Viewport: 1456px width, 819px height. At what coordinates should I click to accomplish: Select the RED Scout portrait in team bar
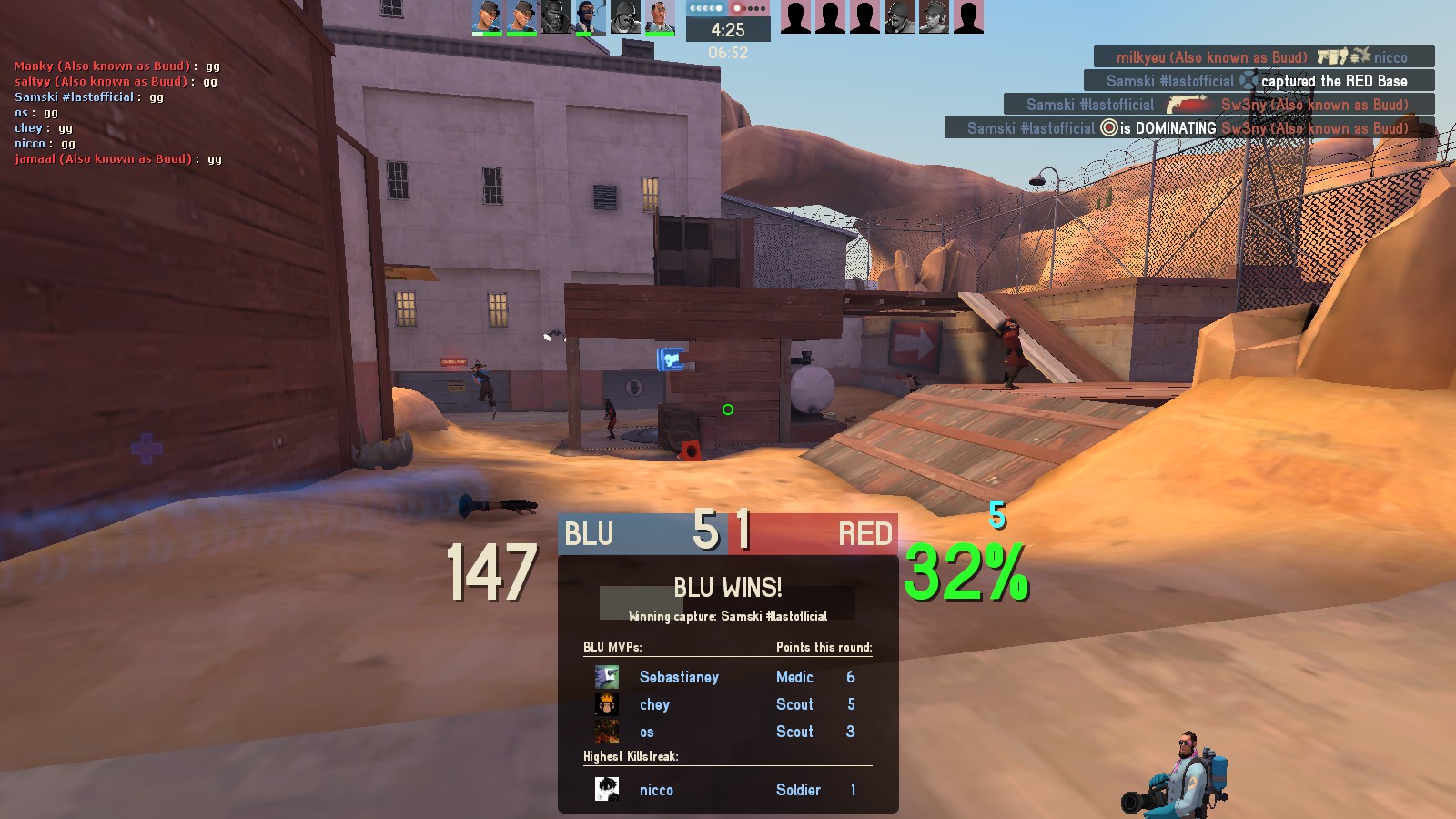(x=934, y=17)
